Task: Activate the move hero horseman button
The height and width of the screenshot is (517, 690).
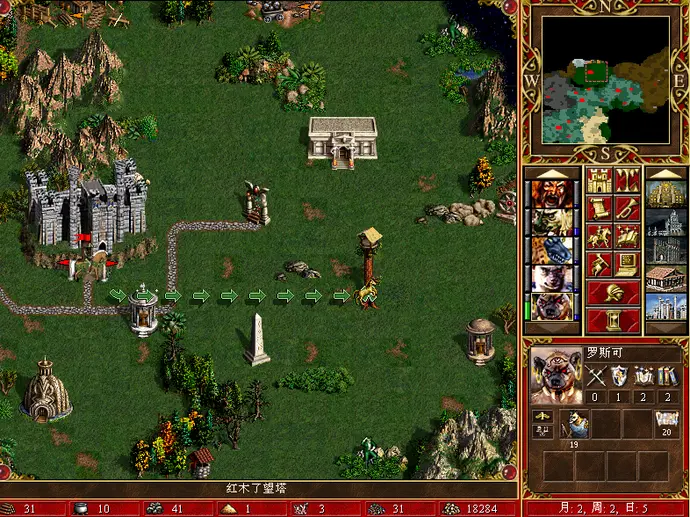Action: coord(600,237)
